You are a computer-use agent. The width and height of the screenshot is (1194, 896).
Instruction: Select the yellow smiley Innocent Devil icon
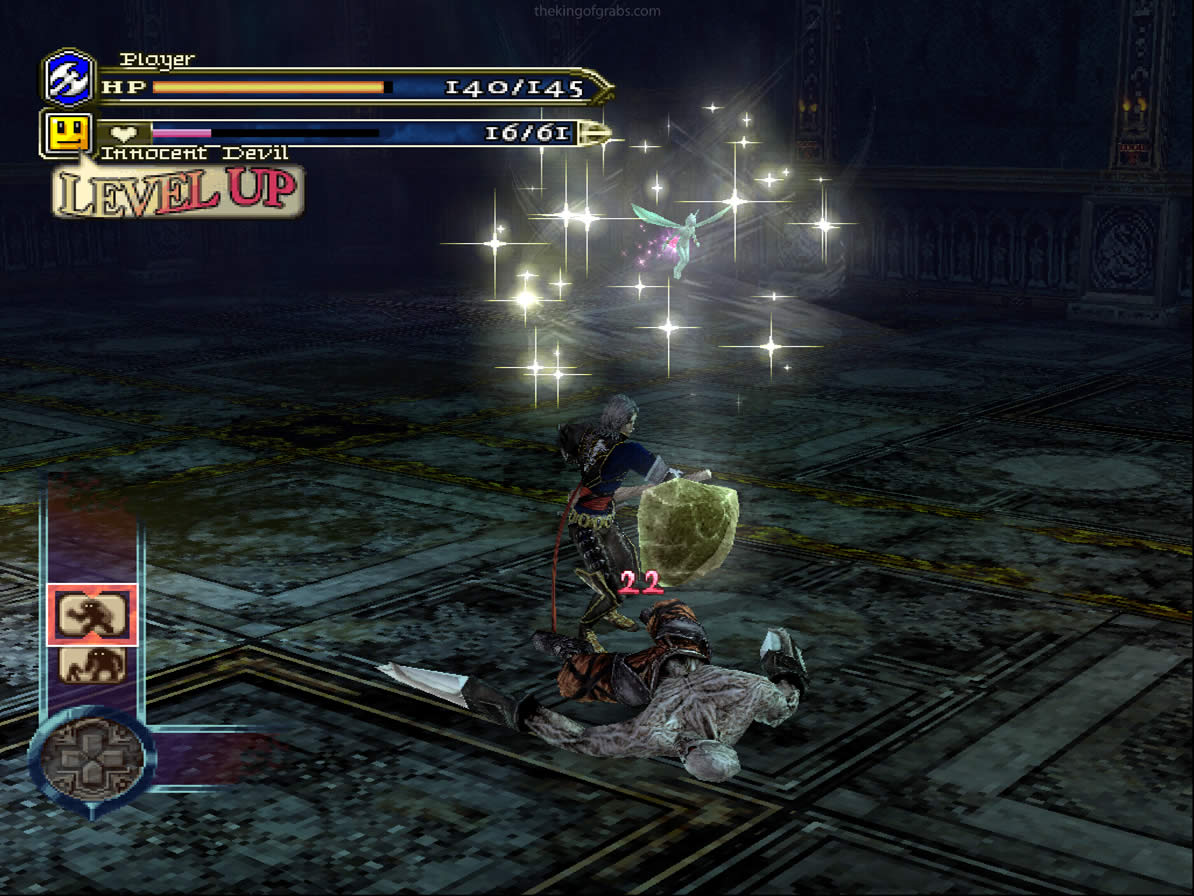[x=68, y=133]
